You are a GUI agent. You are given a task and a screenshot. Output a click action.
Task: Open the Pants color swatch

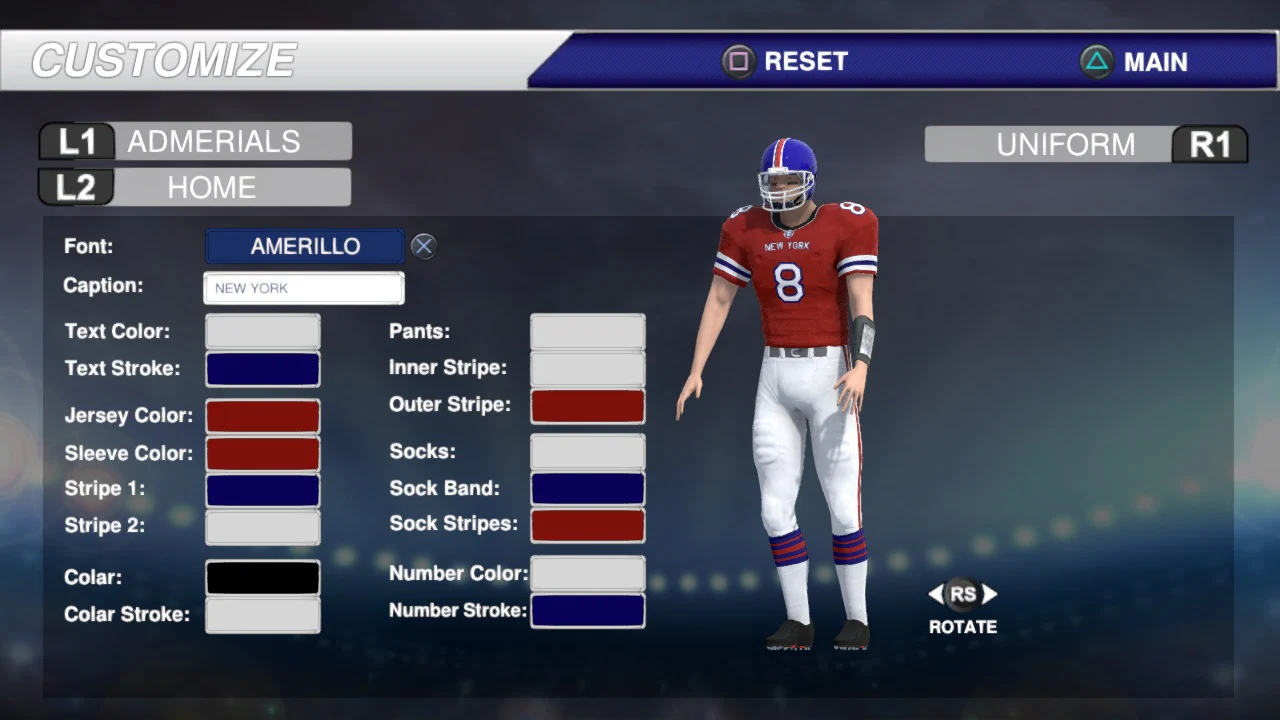click(x=587, y=330)
